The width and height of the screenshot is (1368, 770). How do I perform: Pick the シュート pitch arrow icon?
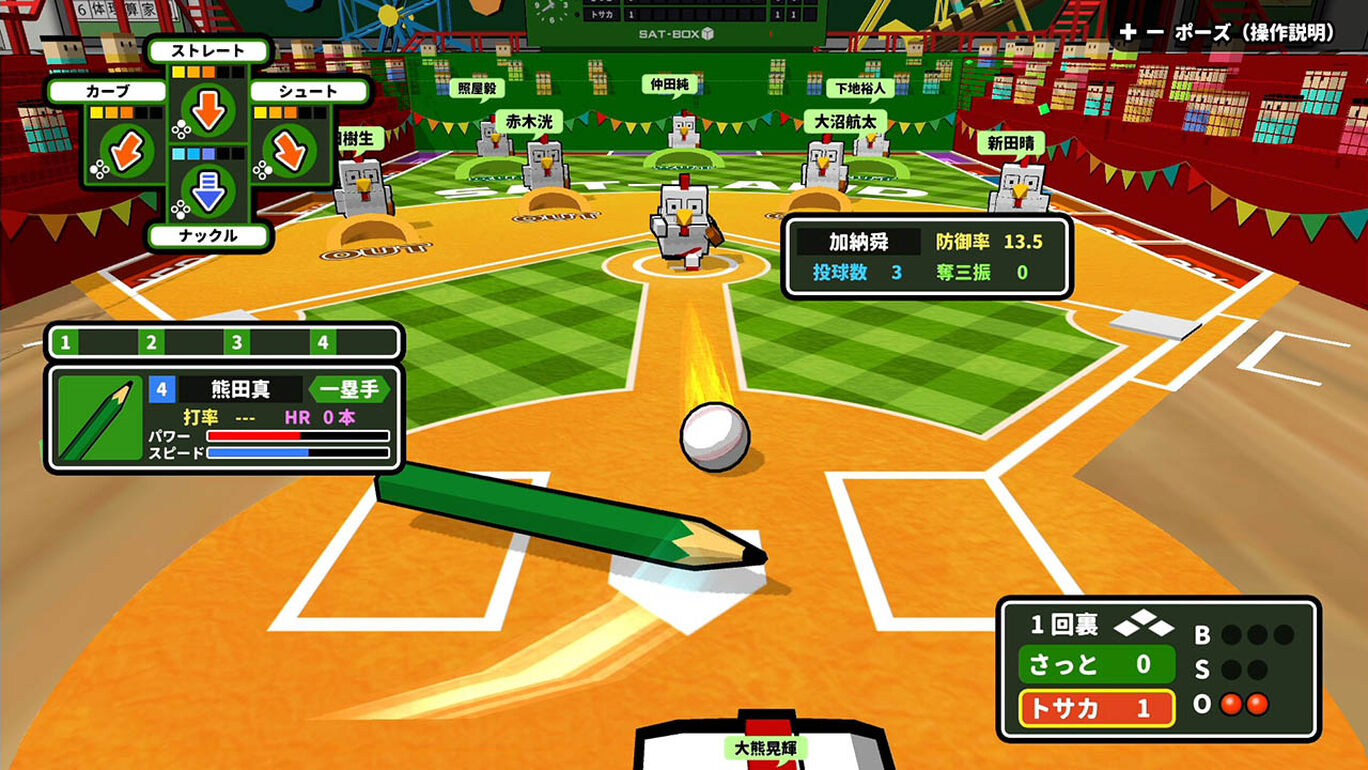pos(290,150)
